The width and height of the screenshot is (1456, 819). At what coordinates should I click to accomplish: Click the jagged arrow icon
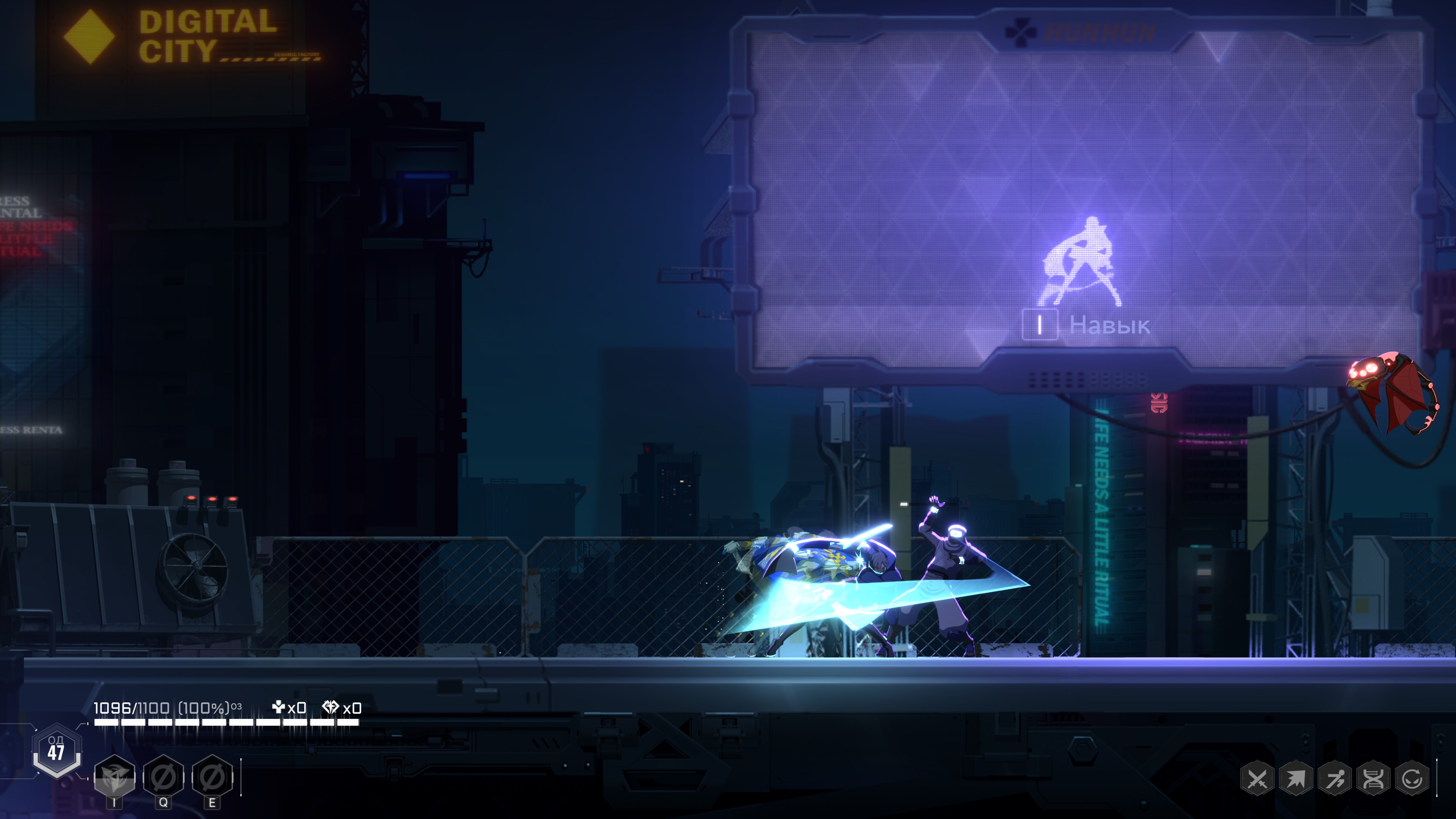1296,780
